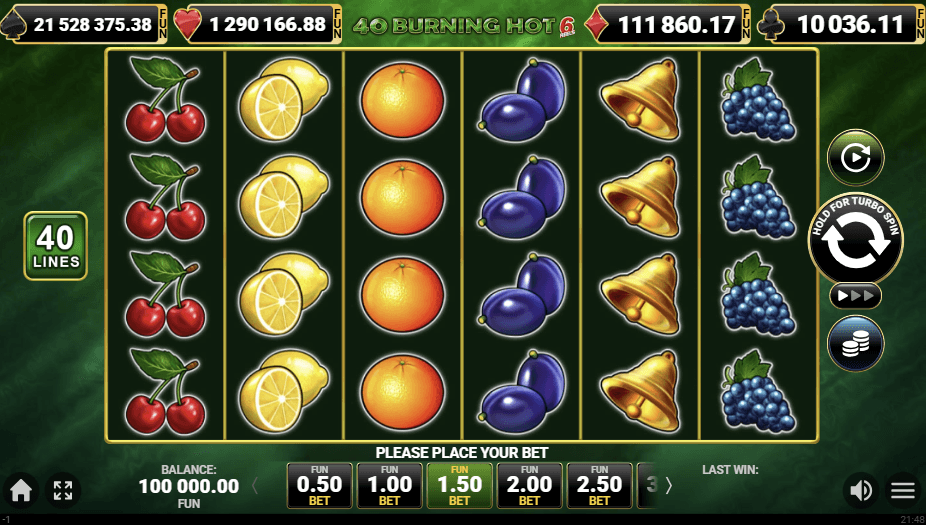The width and height of the screenshot is (926, 525).
Task: Open the coin stack paytable button
Action: pos(855,343)
